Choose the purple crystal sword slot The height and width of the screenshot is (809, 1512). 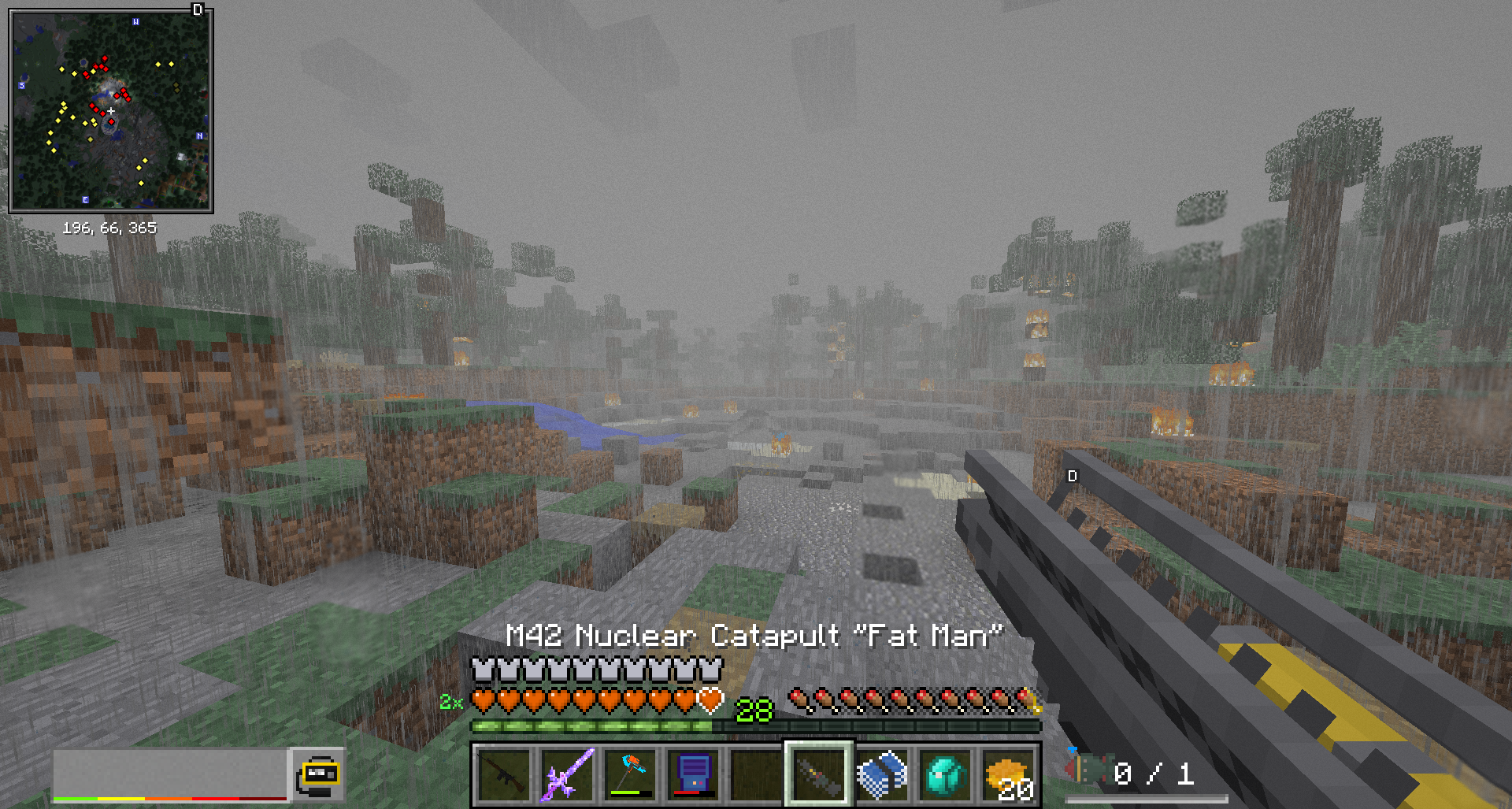tap(567, 775)
